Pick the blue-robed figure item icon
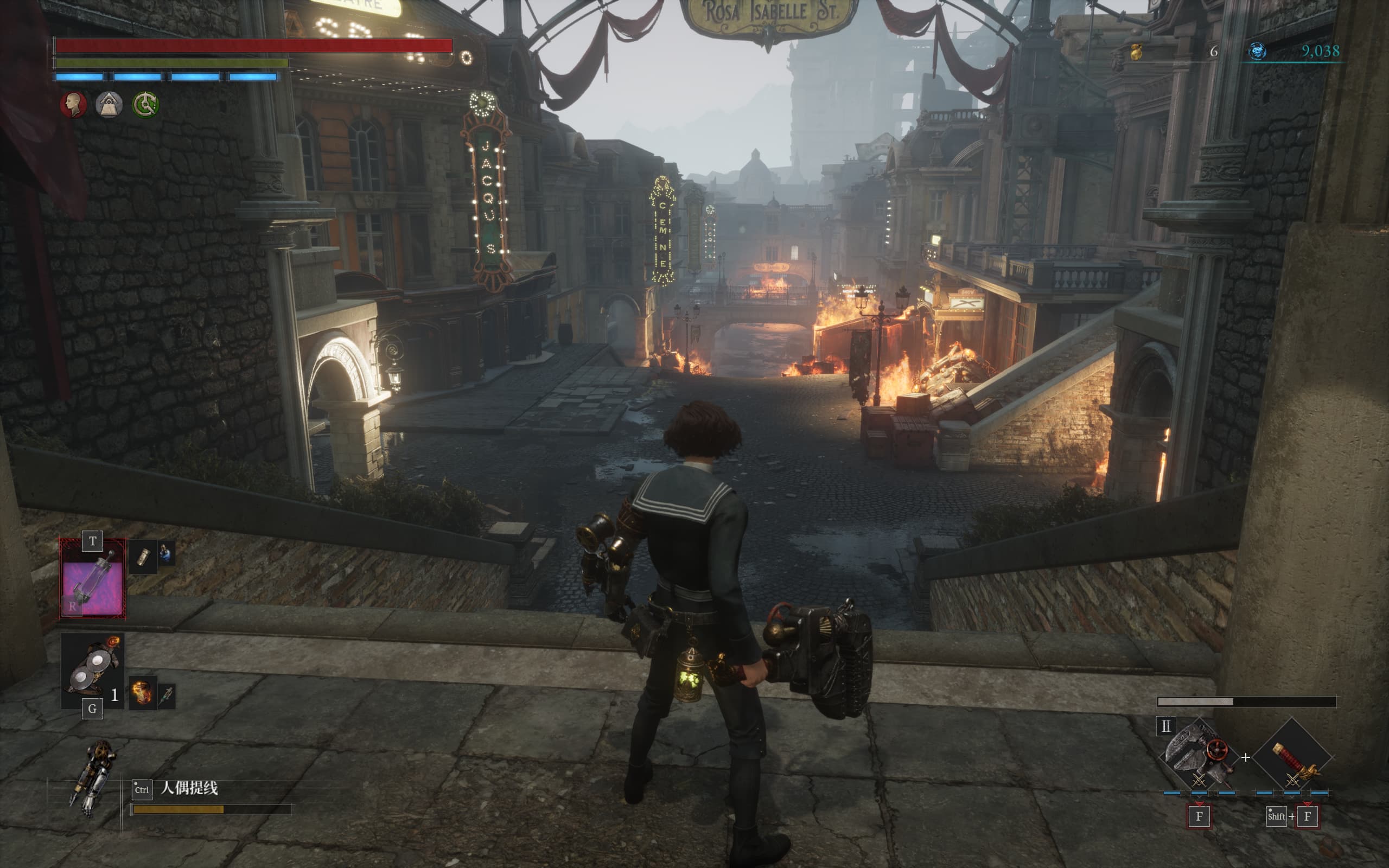Viewport: 1389px width, 868px height. [x=166, y=554]
